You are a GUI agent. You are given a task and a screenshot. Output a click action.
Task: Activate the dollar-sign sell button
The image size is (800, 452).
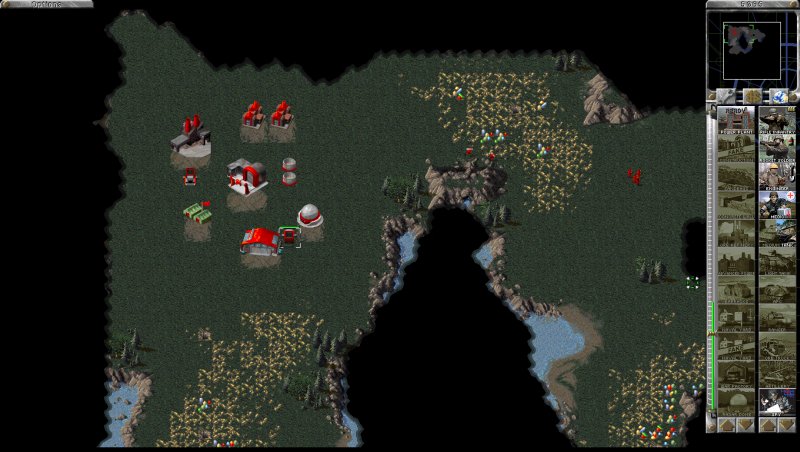pos(752,96)
